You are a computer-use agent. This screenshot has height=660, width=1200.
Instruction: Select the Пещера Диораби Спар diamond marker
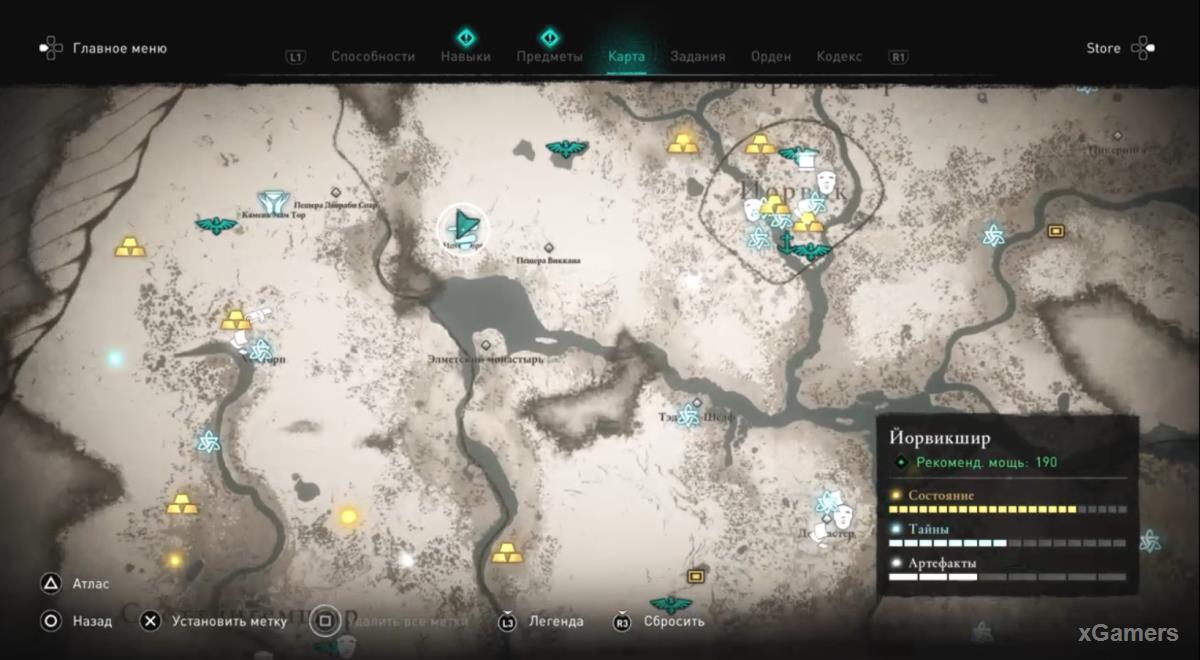(336, 192)
